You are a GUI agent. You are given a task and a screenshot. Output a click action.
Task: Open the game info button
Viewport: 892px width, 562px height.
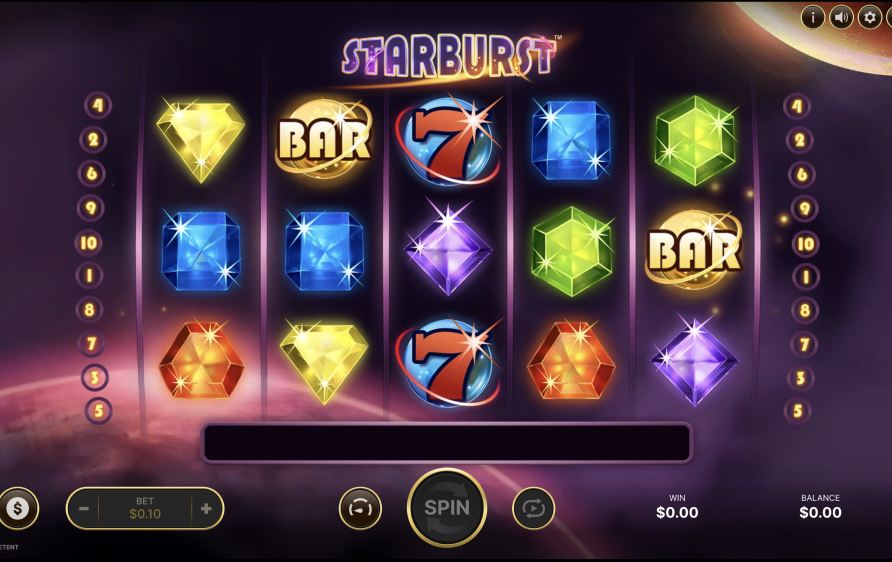point(813,17)
